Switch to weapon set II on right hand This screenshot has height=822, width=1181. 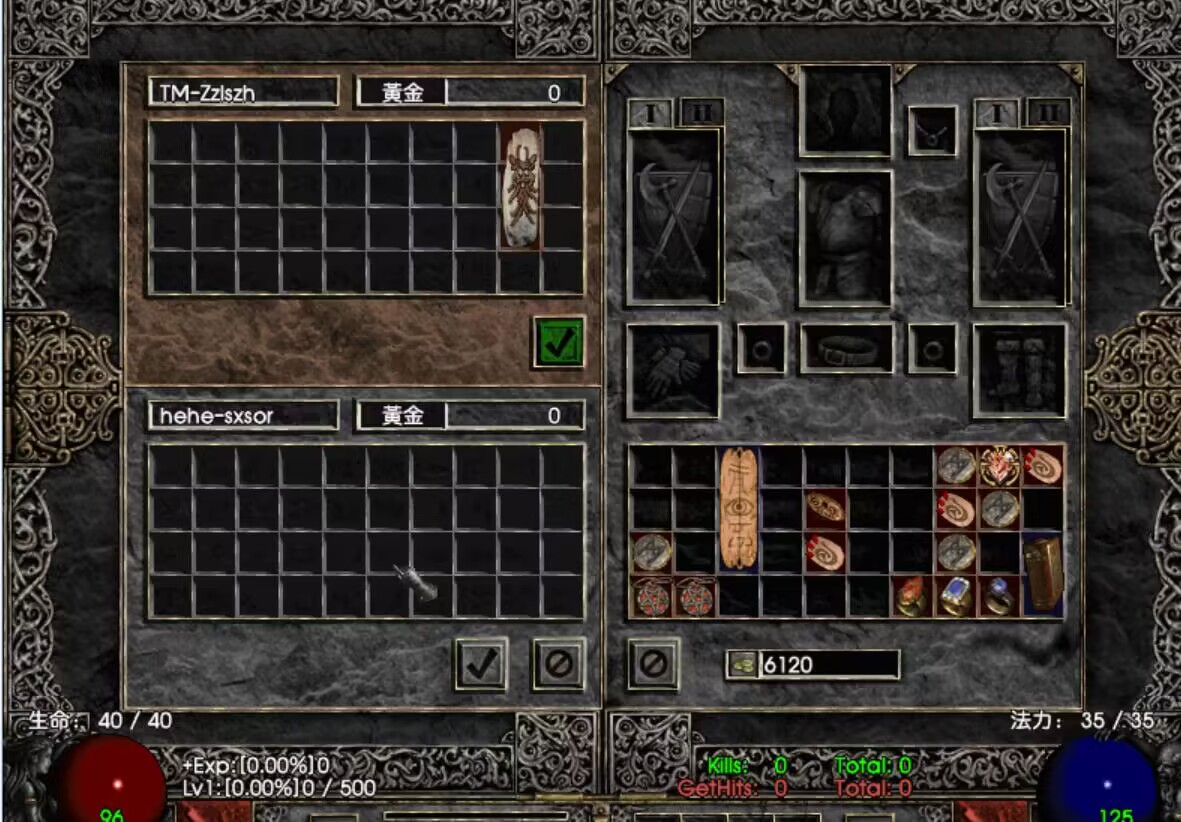pyautogui.click(x=1047, y=113)
